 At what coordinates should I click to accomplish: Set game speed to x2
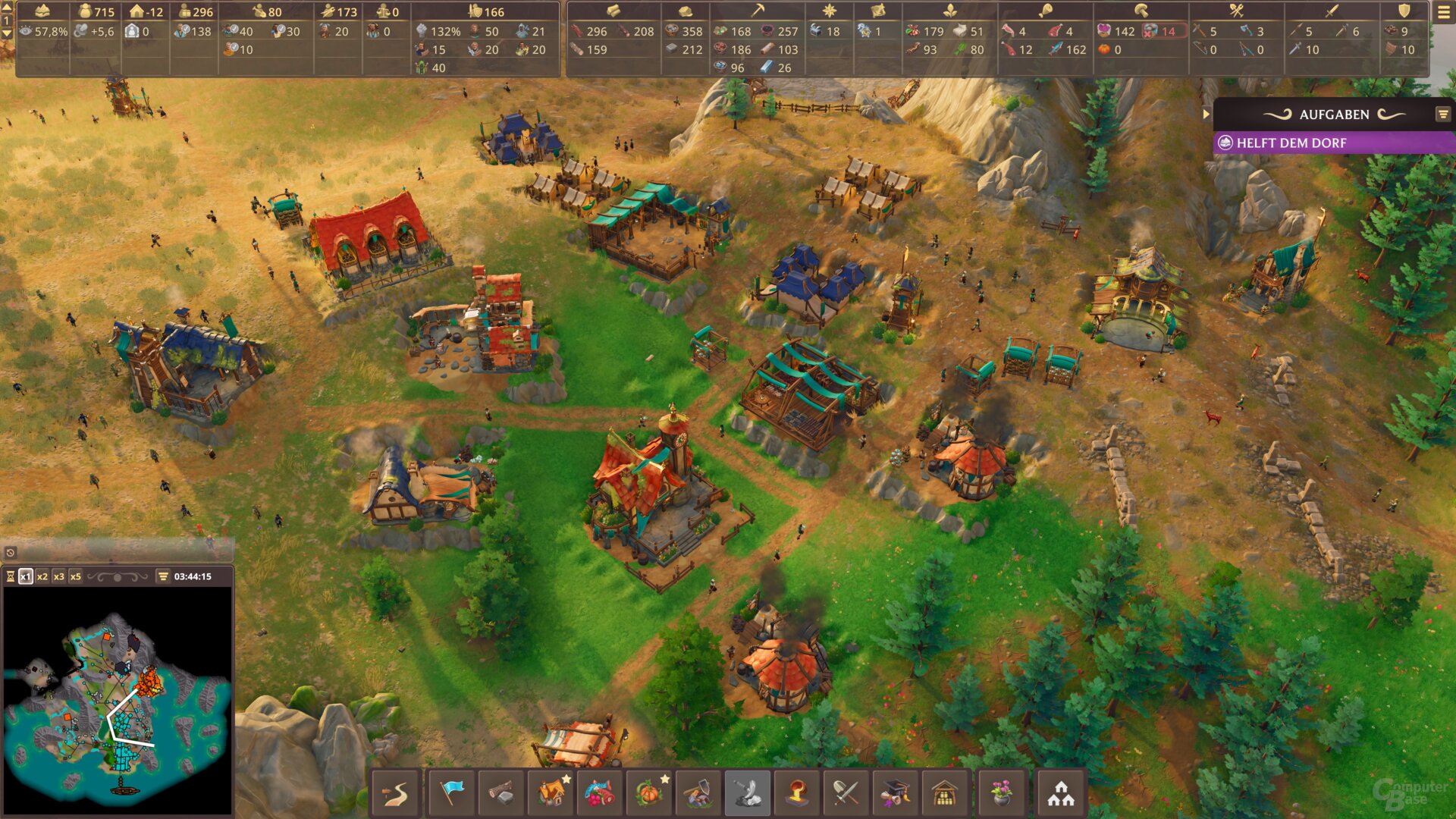click(42, 576)
